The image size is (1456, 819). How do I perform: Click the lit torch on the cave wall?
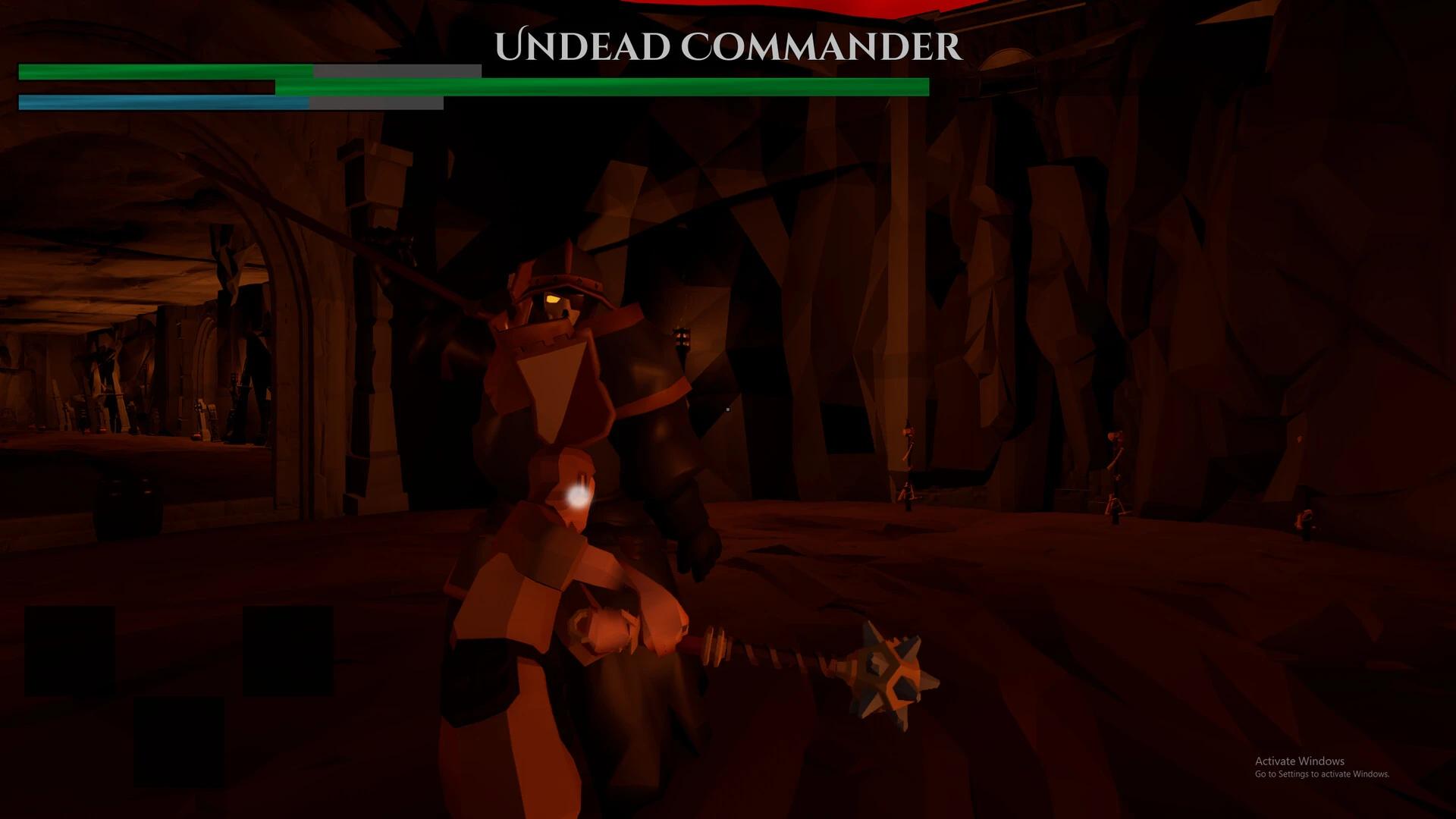point(682,337)
